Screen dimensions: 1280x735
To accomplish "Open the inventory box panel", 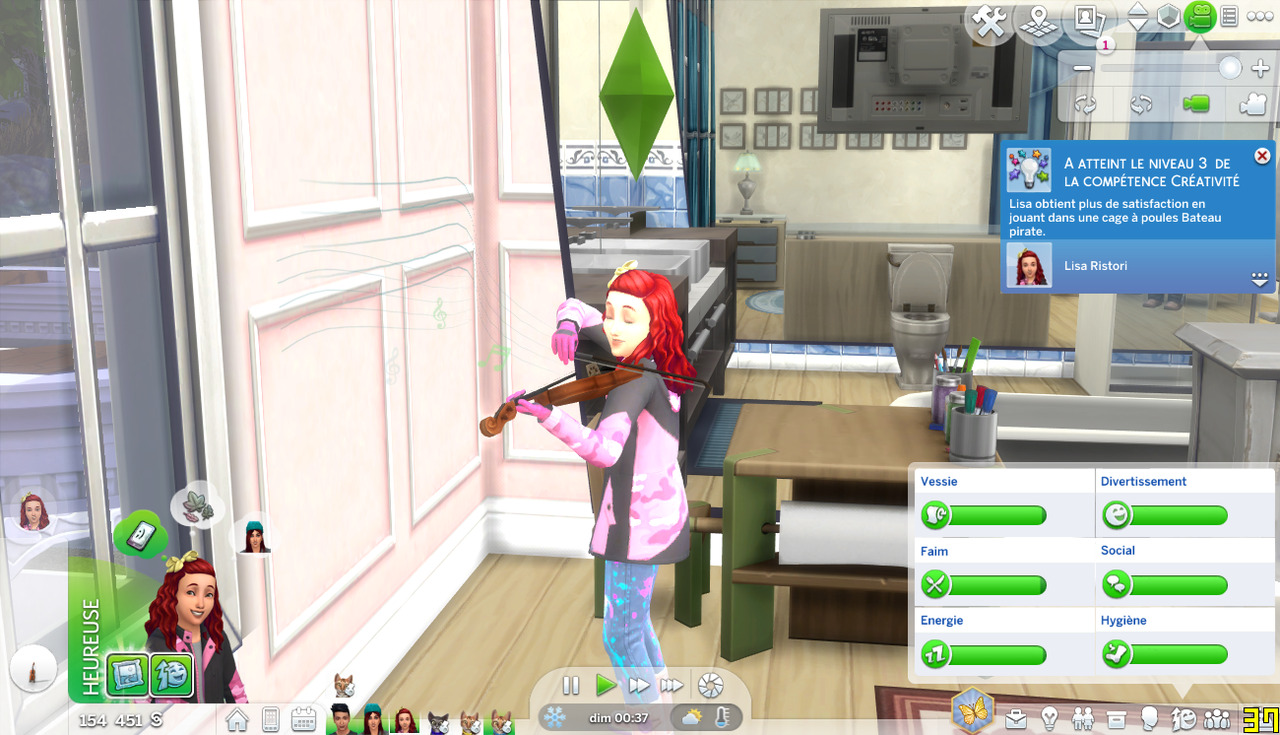I will (x=1116, y=719).
